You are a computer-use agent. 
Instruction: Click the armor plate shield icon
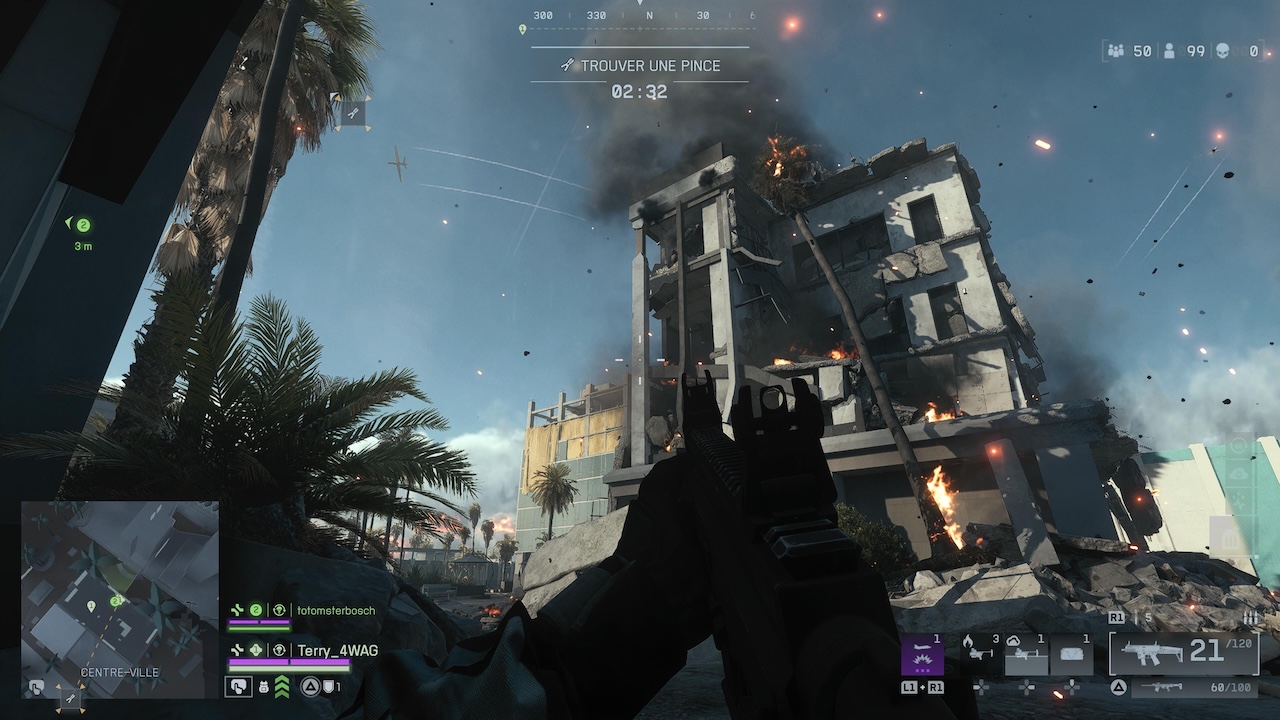coord(327,687)
